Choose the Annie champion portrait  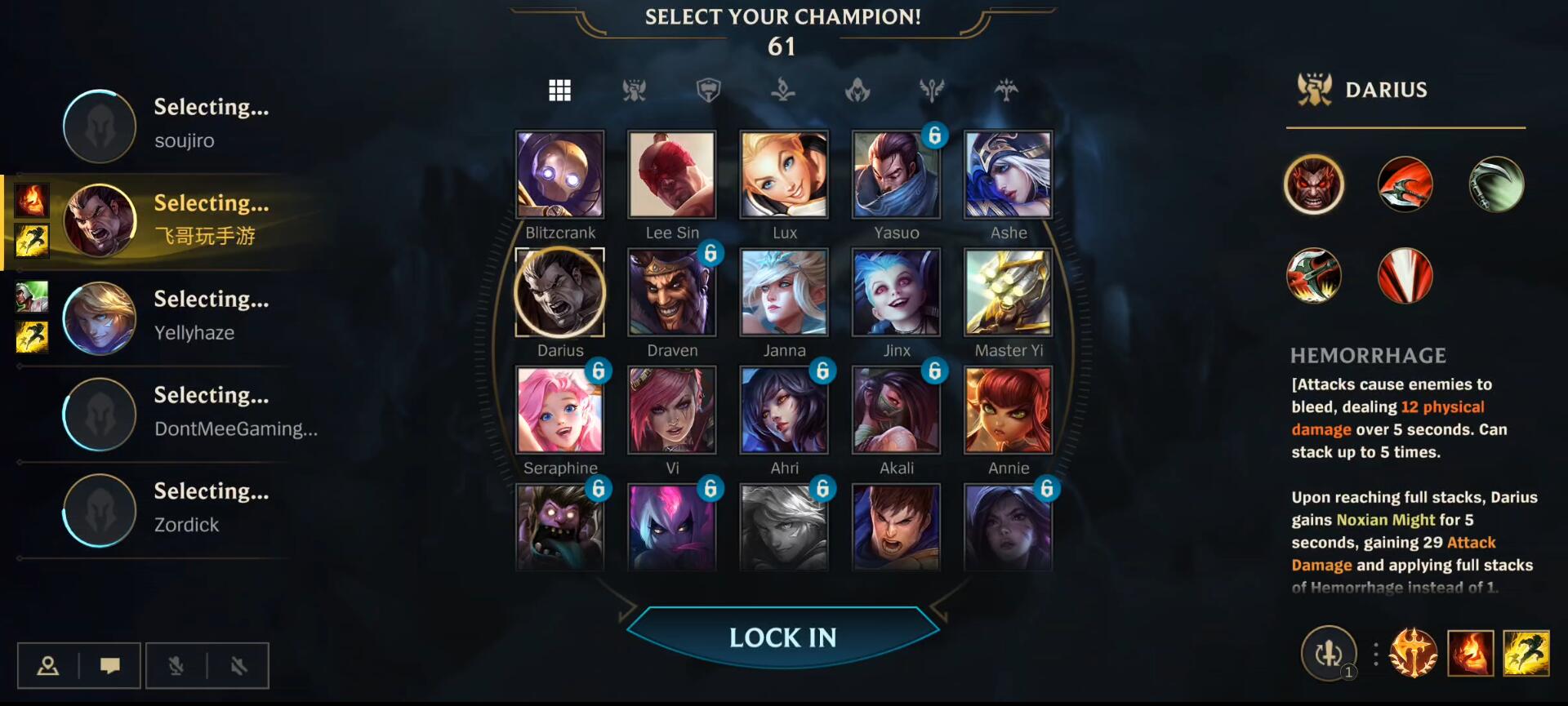pyautogui.click(x=1009, y=410)
